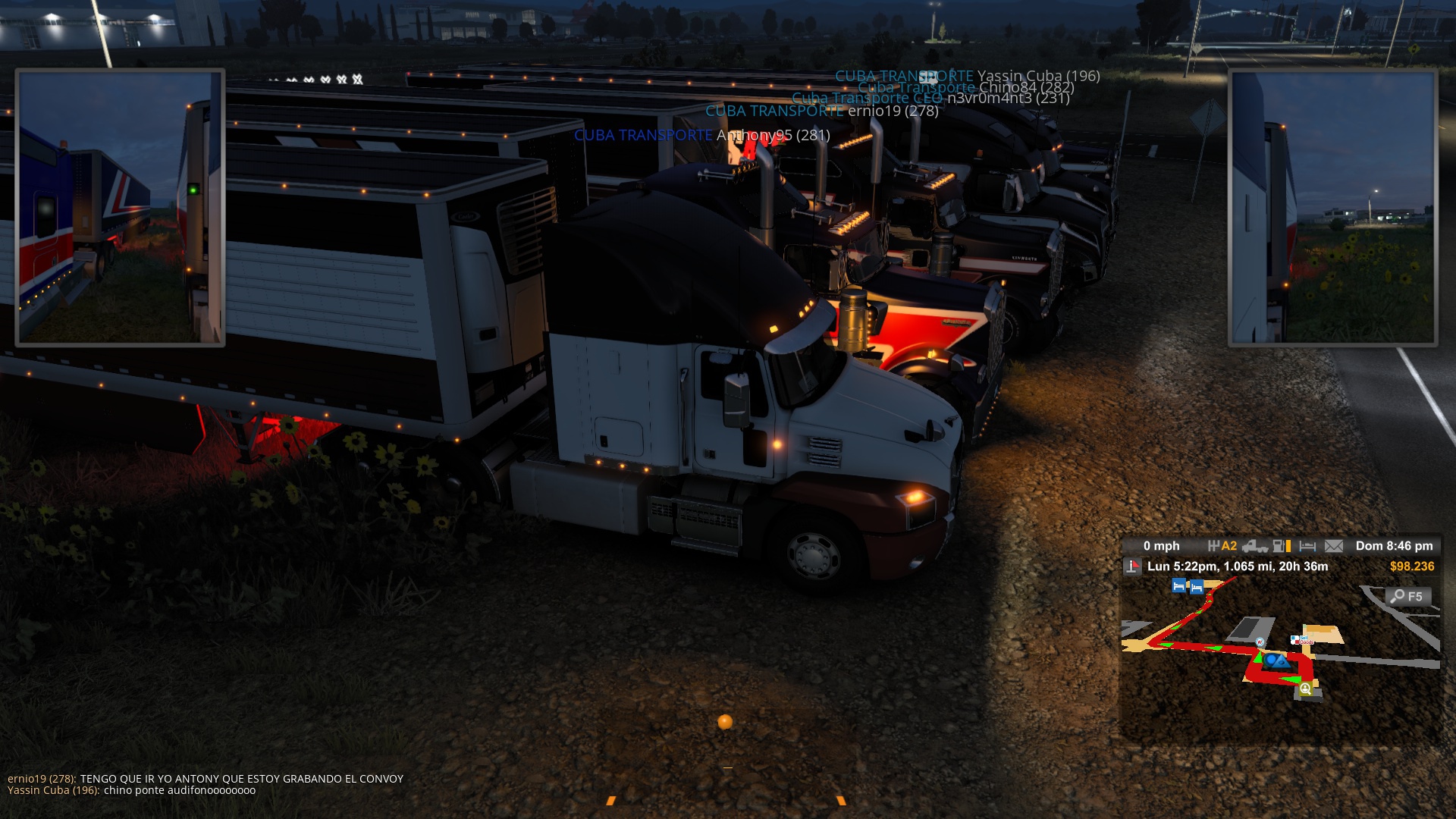Viewport: 1456px width, 819px height.
Task: Click the F5 magnifier zoom button
Action: [x=1408, y=597]
